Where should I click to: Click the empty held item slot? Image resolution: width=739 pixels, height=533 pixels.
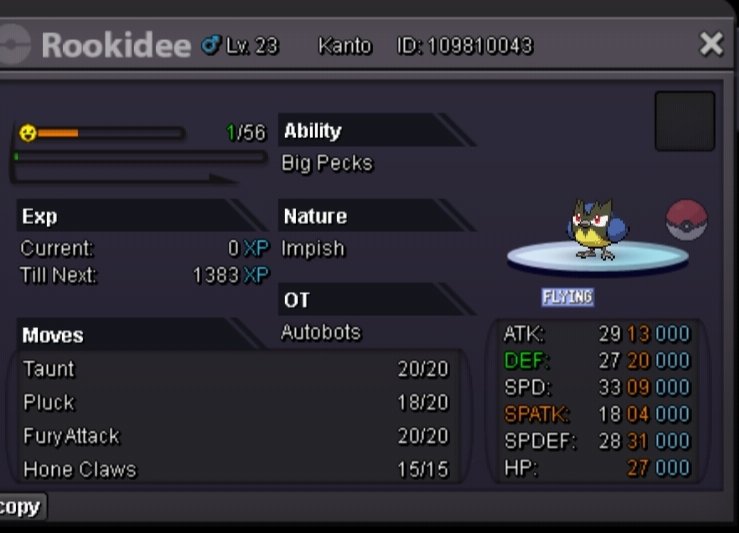(x=685, y=121)
